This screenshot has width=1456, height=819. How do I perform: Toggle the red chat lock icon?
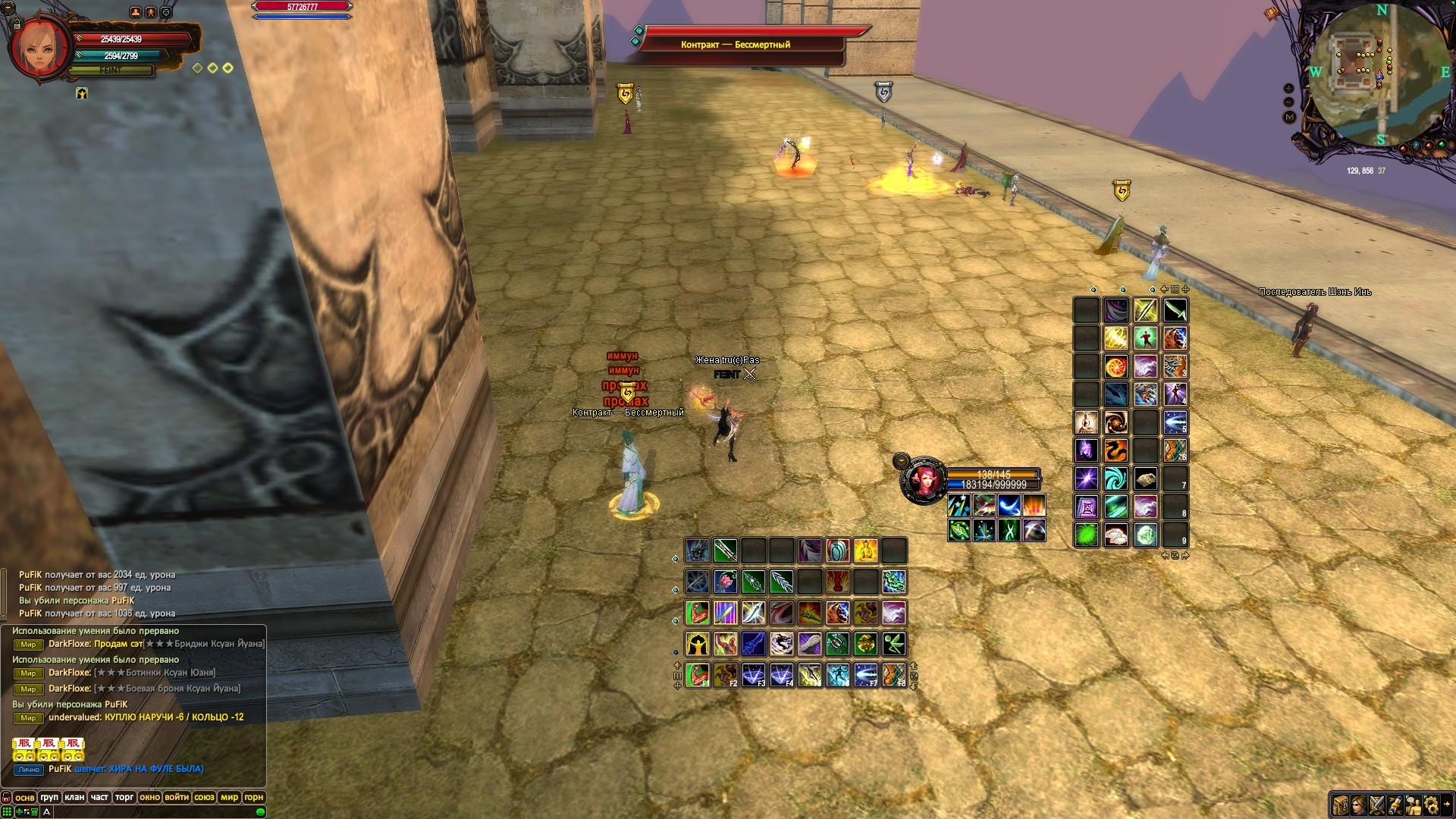(x=7, y=798)
